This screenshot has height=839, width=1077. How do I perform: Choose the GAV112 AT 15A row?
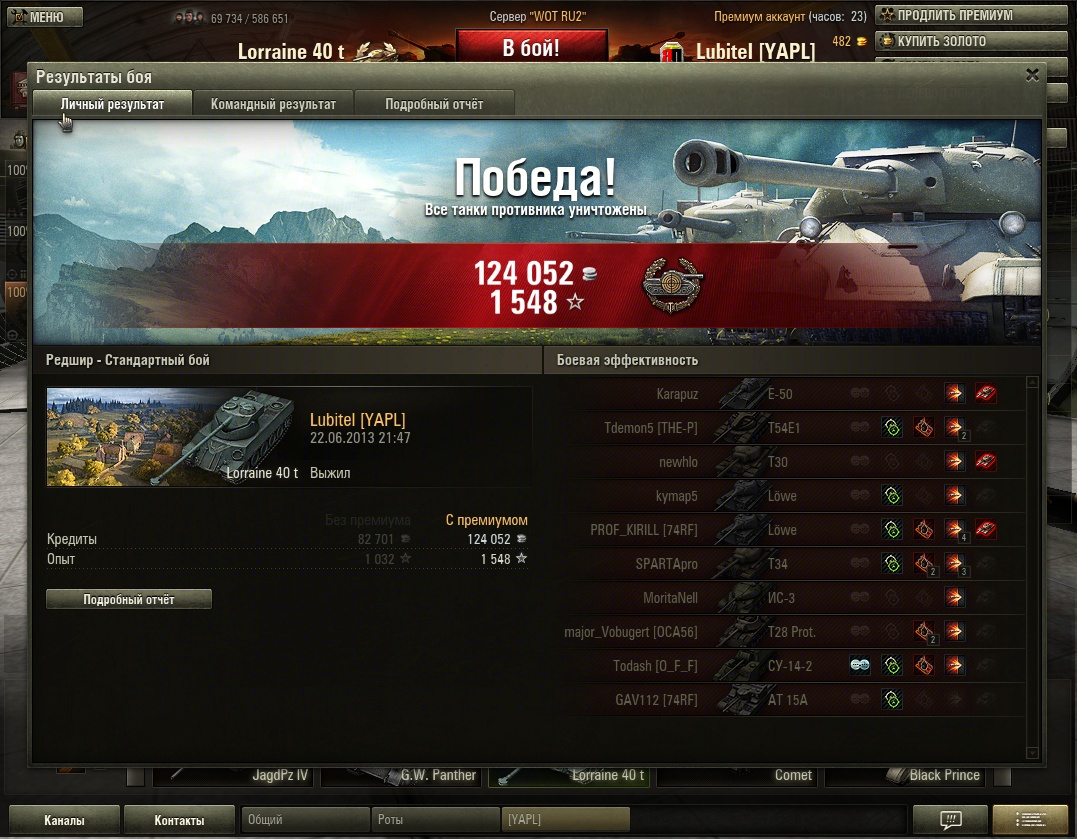point(780,700)
